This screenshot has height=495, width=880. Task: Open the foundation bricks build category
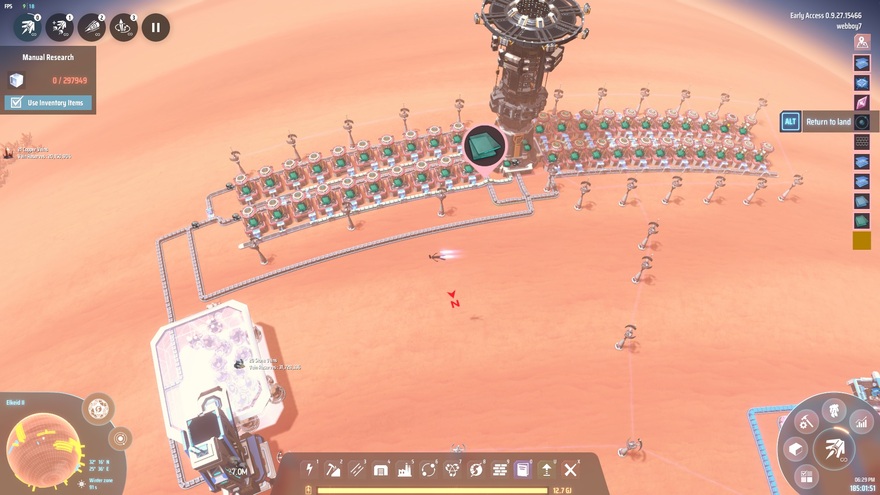(499, 469)
